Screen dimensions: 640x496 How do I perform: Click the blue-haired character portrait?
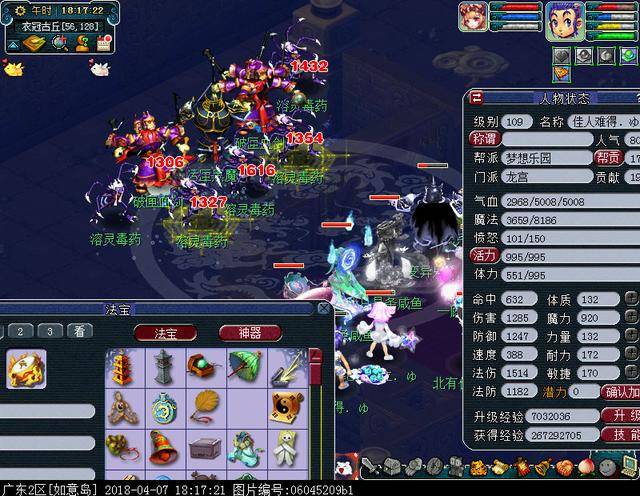564,18
